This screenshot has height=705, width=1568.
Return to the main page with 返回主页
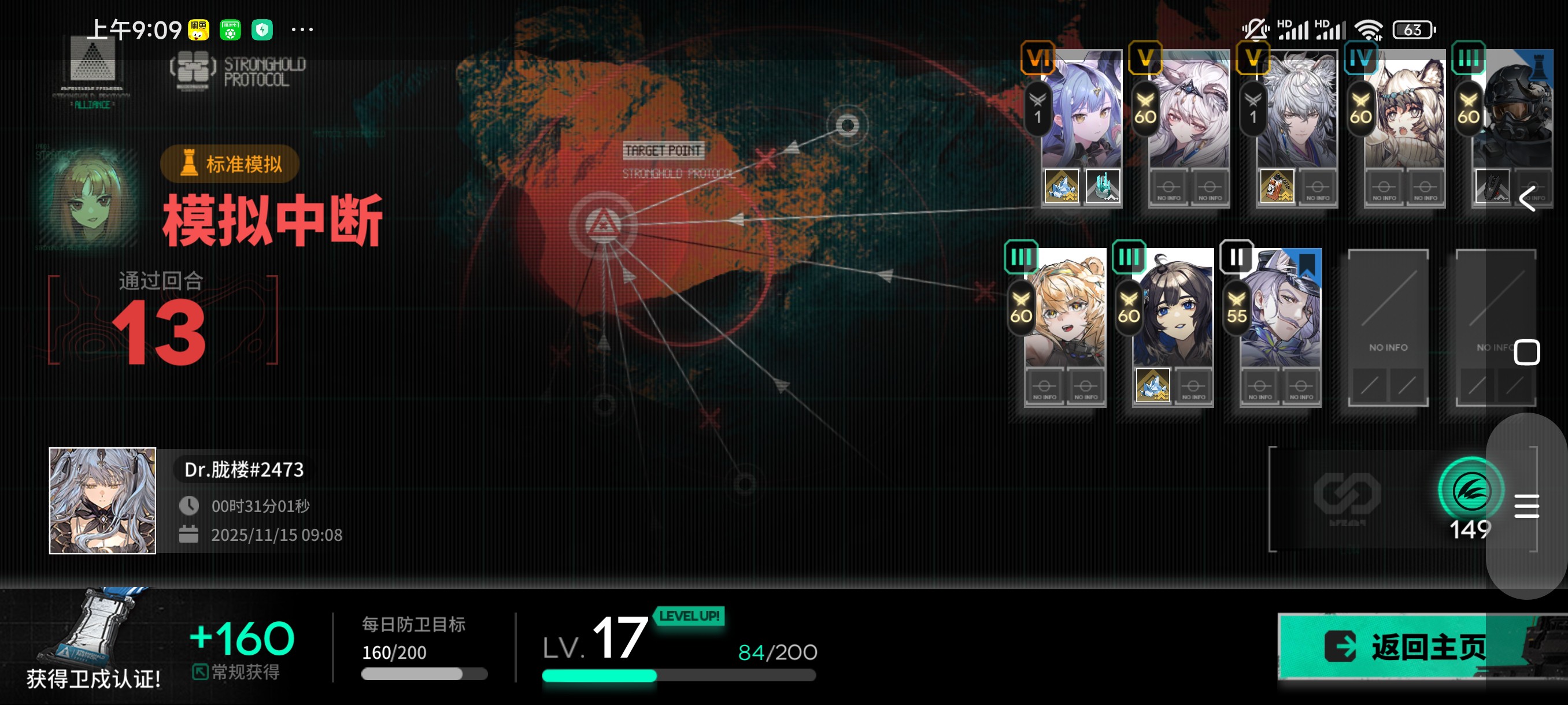point(1406,646)
